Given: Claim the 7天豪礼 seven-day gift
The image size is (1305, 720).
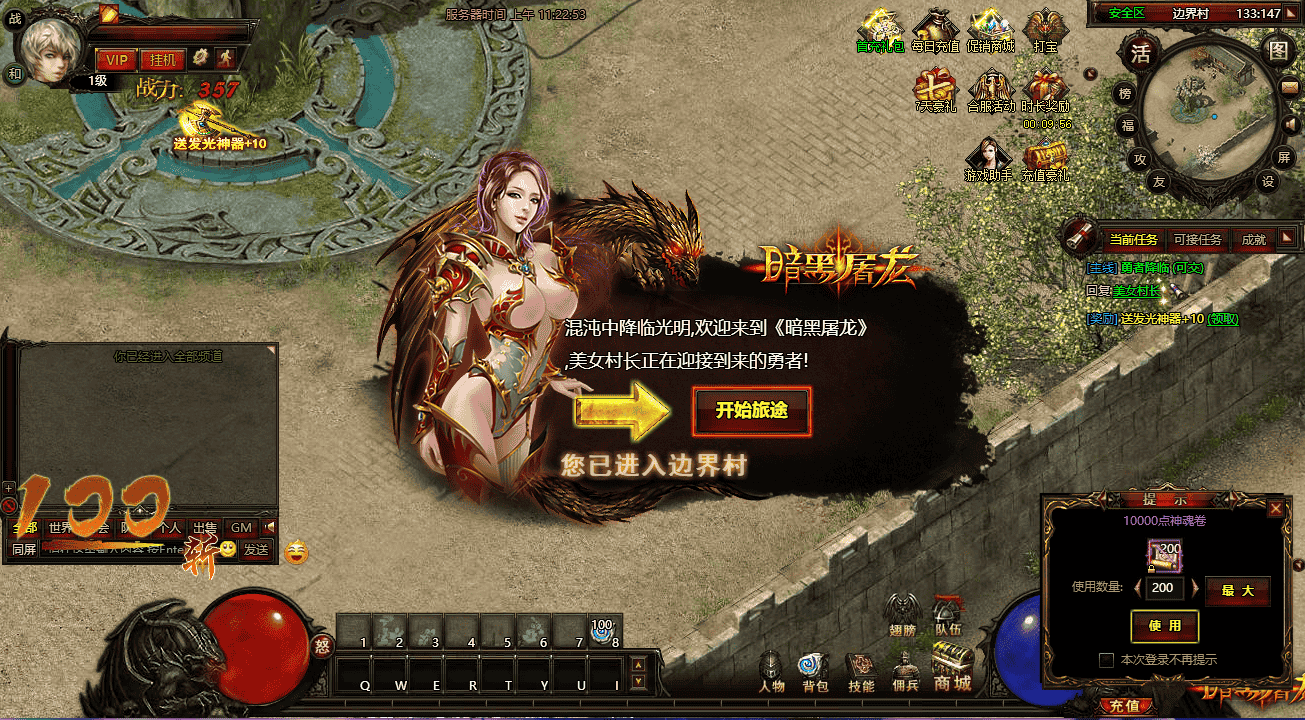Looking at the screenshot, I should [934, 90].
